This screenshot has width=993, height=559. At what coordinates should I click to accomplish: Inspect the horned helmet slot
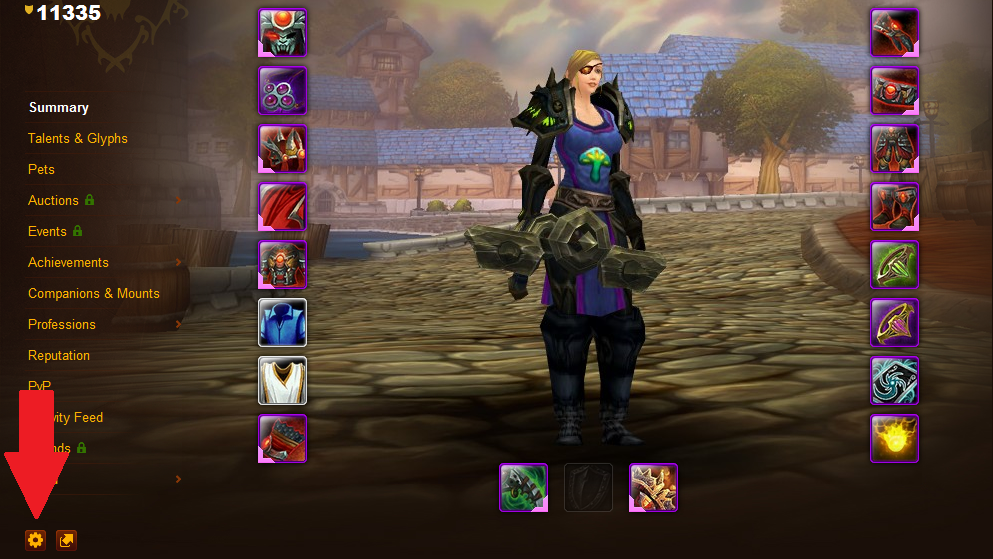coord(283,33)
